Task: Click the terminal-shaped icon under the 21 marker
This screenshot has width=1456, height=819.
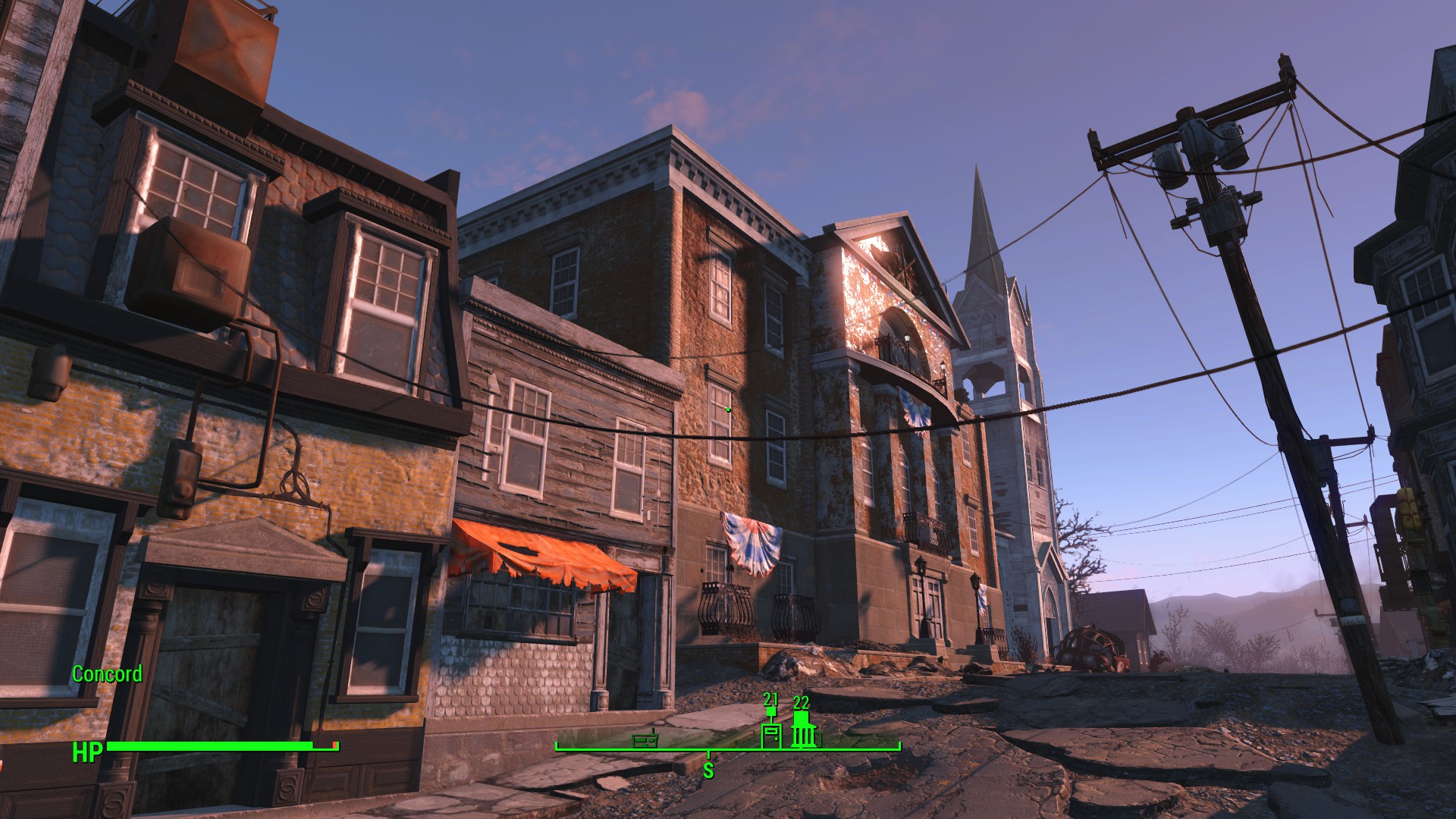Action: pyautogui.click(x=770, y=736)
